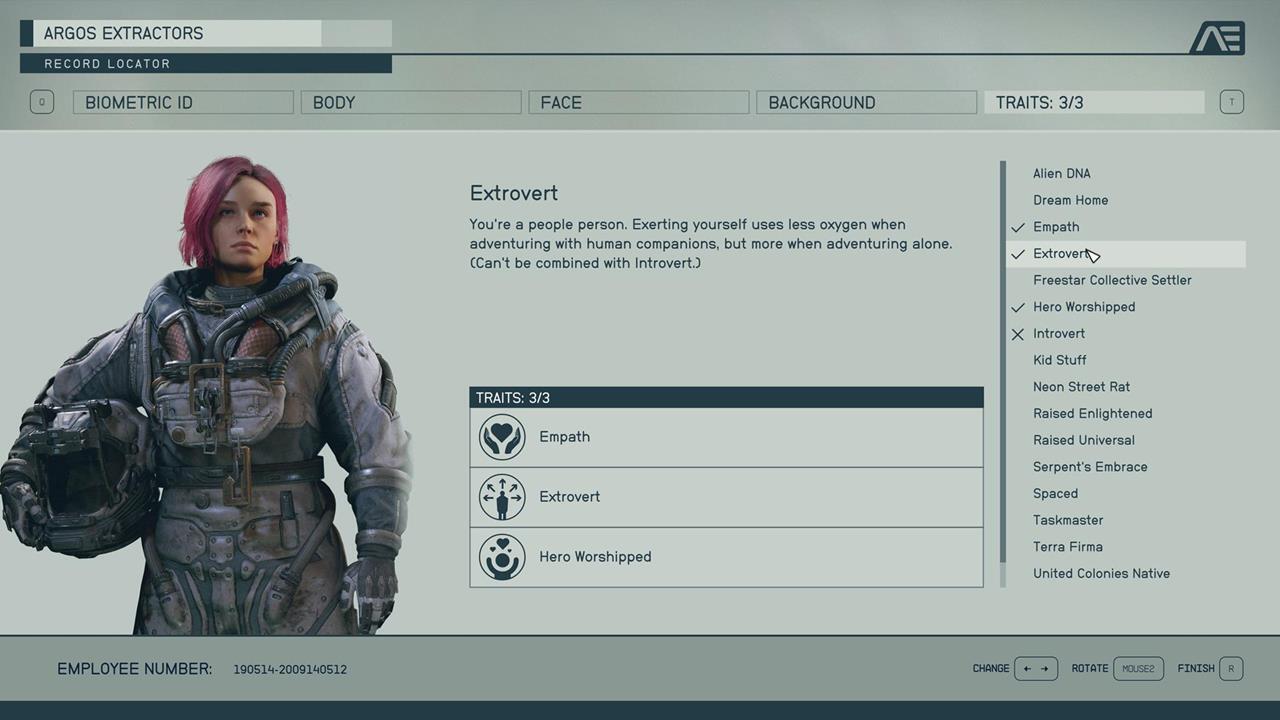Switch to the Face tab

tap(638, 102)
